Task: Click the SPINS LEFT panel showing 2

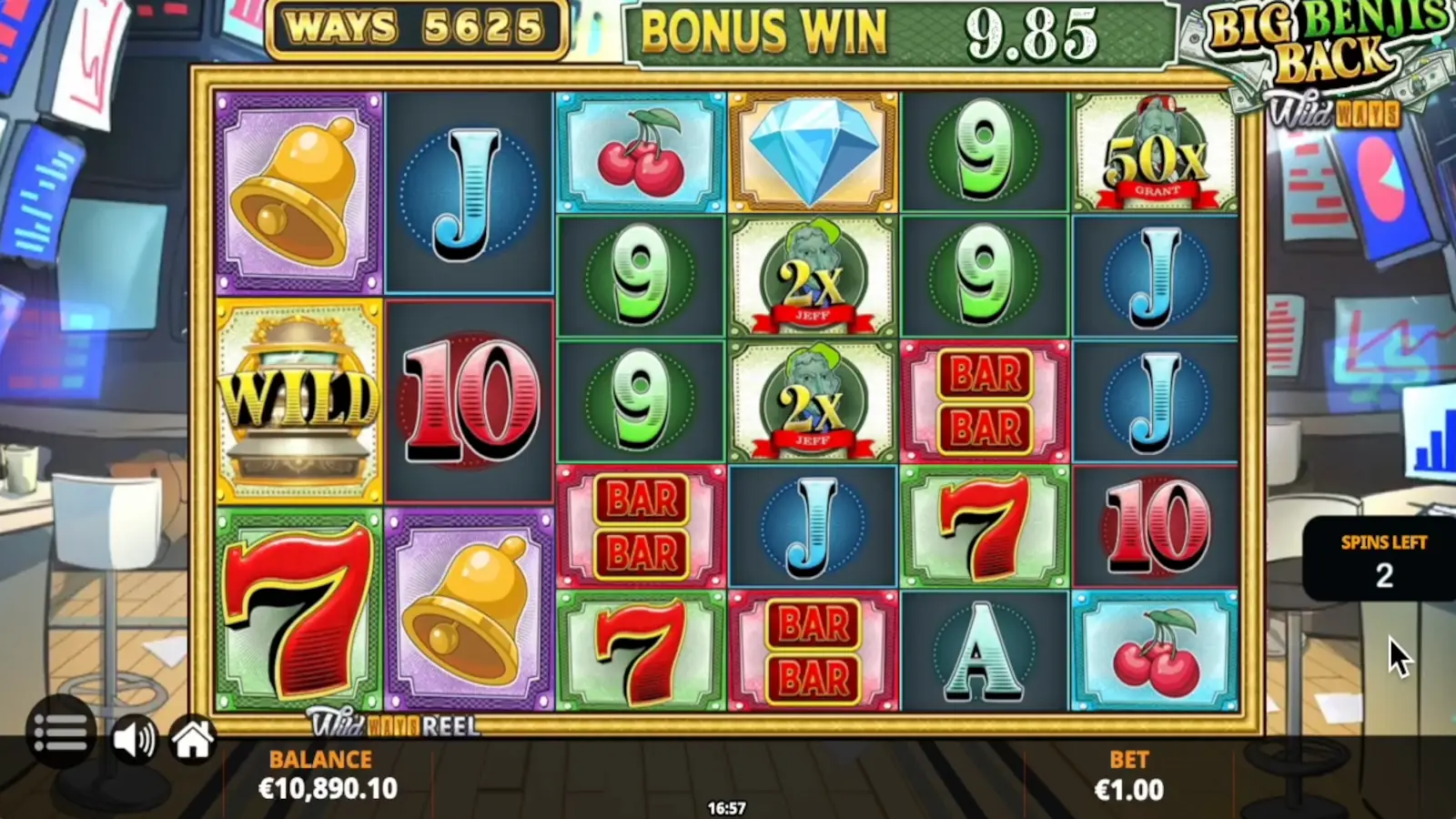Action: tap(1383, 560)
